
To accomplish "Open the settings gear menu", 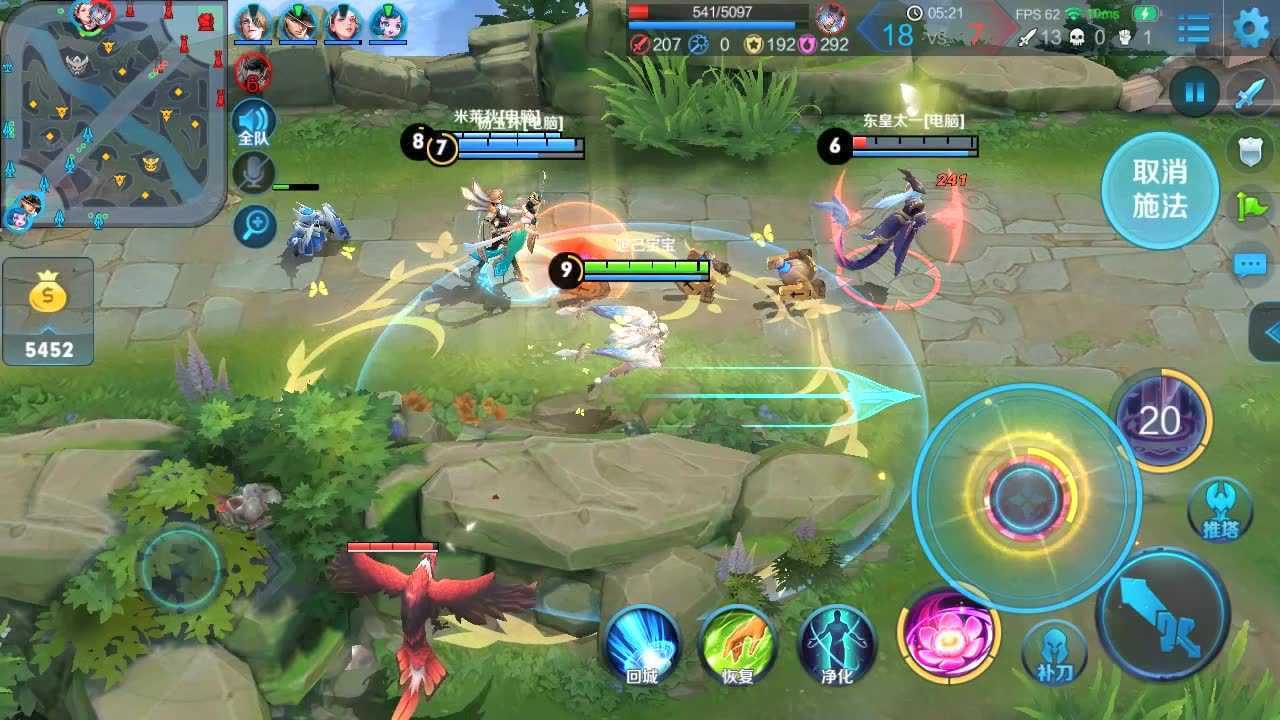I will pos(1251,28).
